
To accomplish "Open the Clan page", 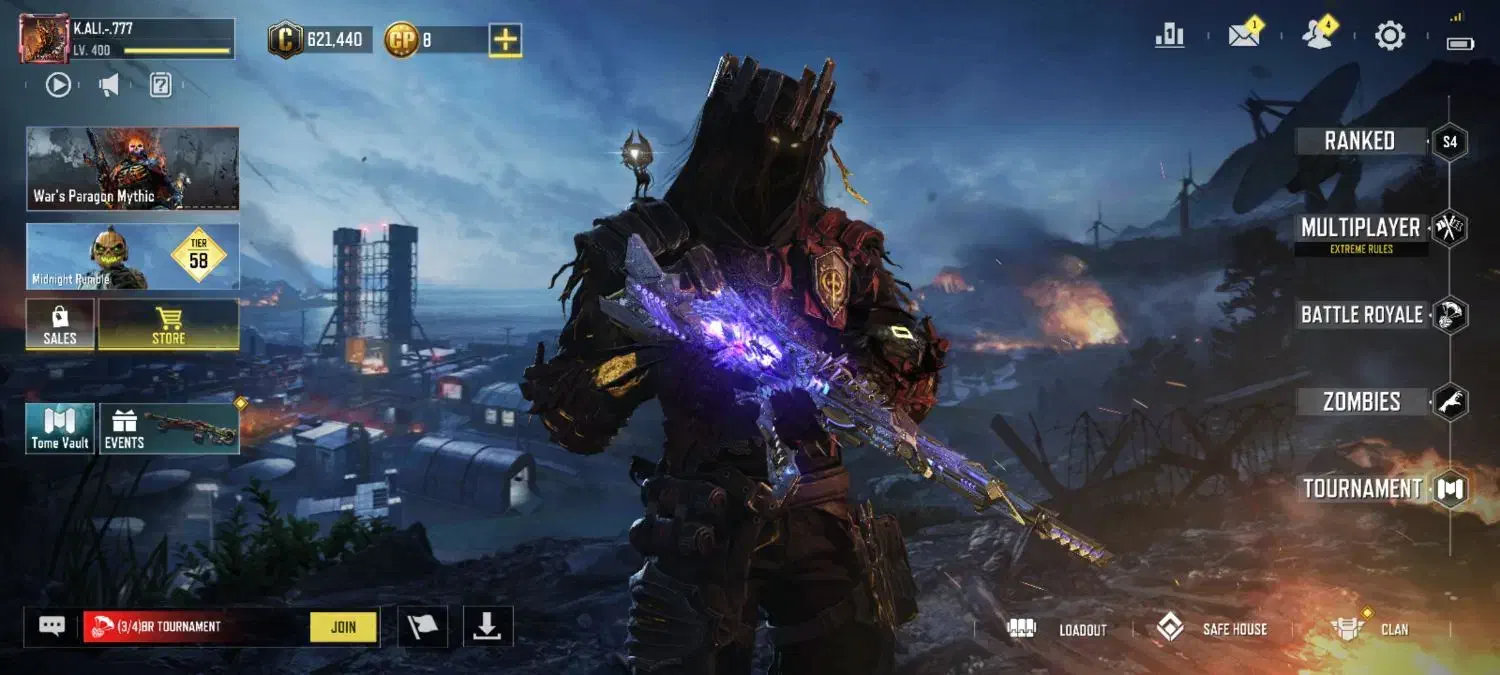I will pyautogui.click(x=1372, y=629).
